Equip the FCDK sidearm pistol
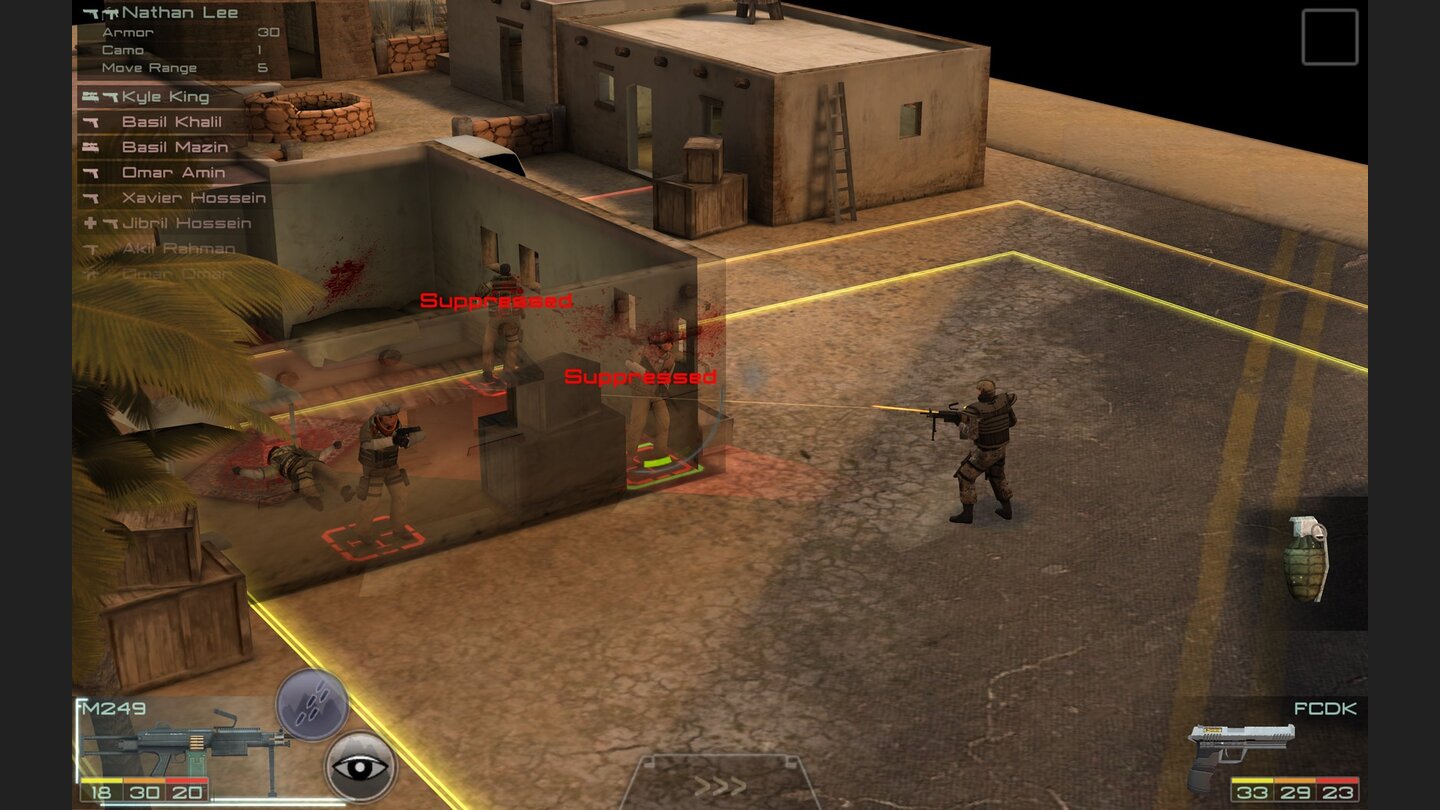Screen dimensions: 1440x810 point(1240,745)
